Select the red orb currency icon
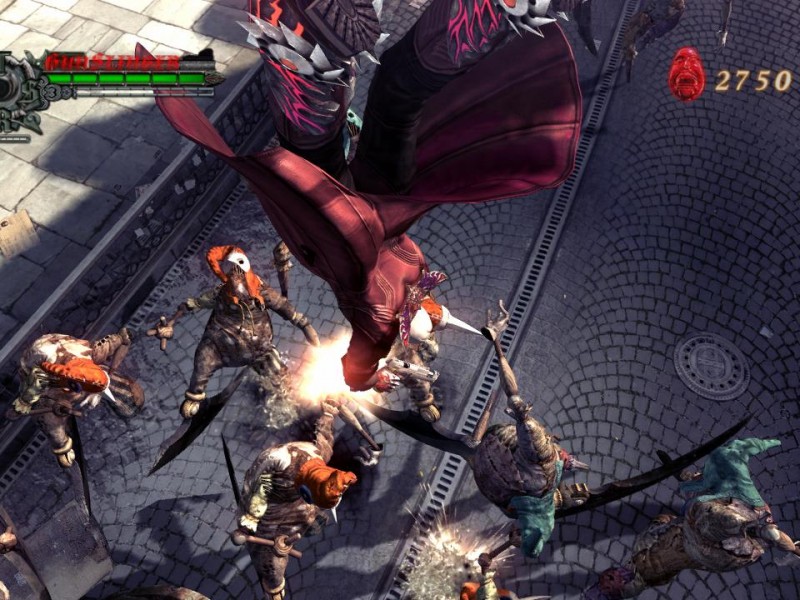This screenshot has width=800, height=600. pos(686,75)
